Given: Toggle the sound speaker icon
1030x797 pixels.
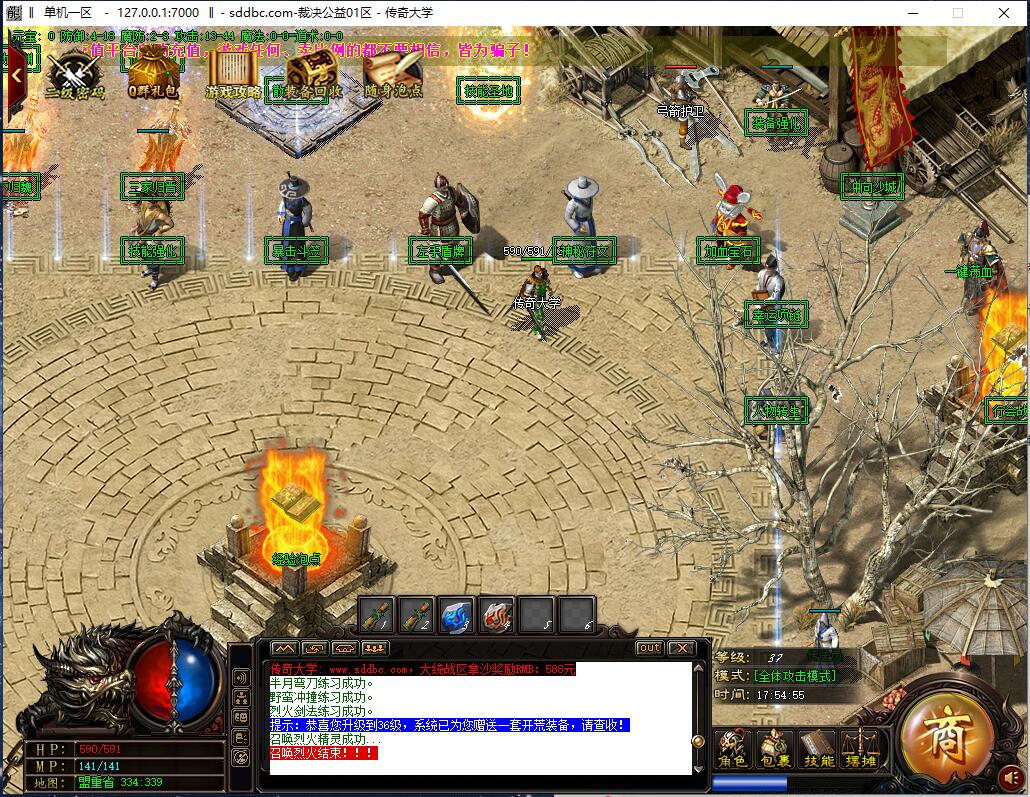Looking at the screenshot, I should coord(1011,777).
